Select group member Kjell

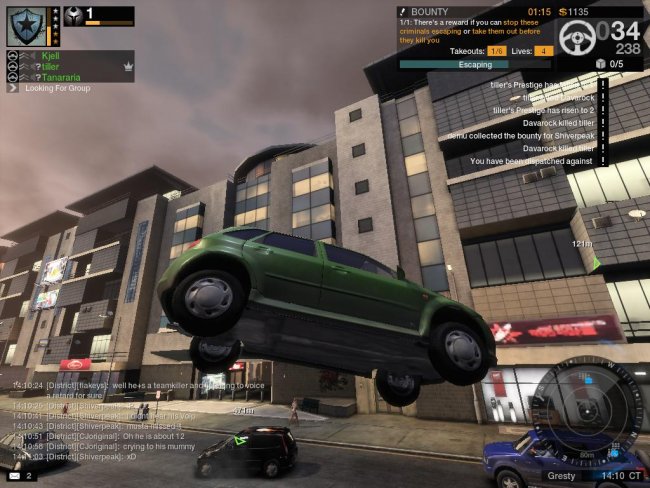(52, 56)
